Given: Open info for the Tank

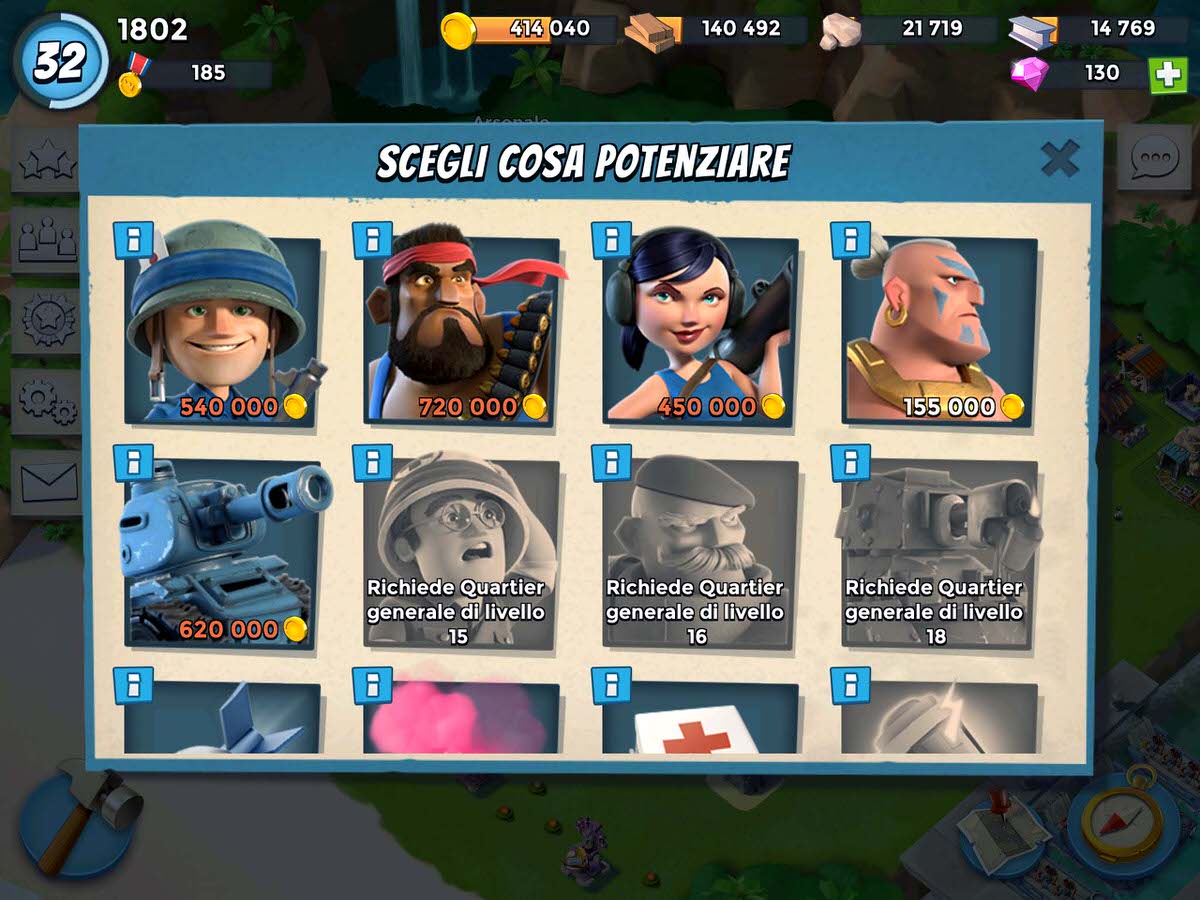Looking at the screenshot, I should pyautogui.click(x=133, y=464).
